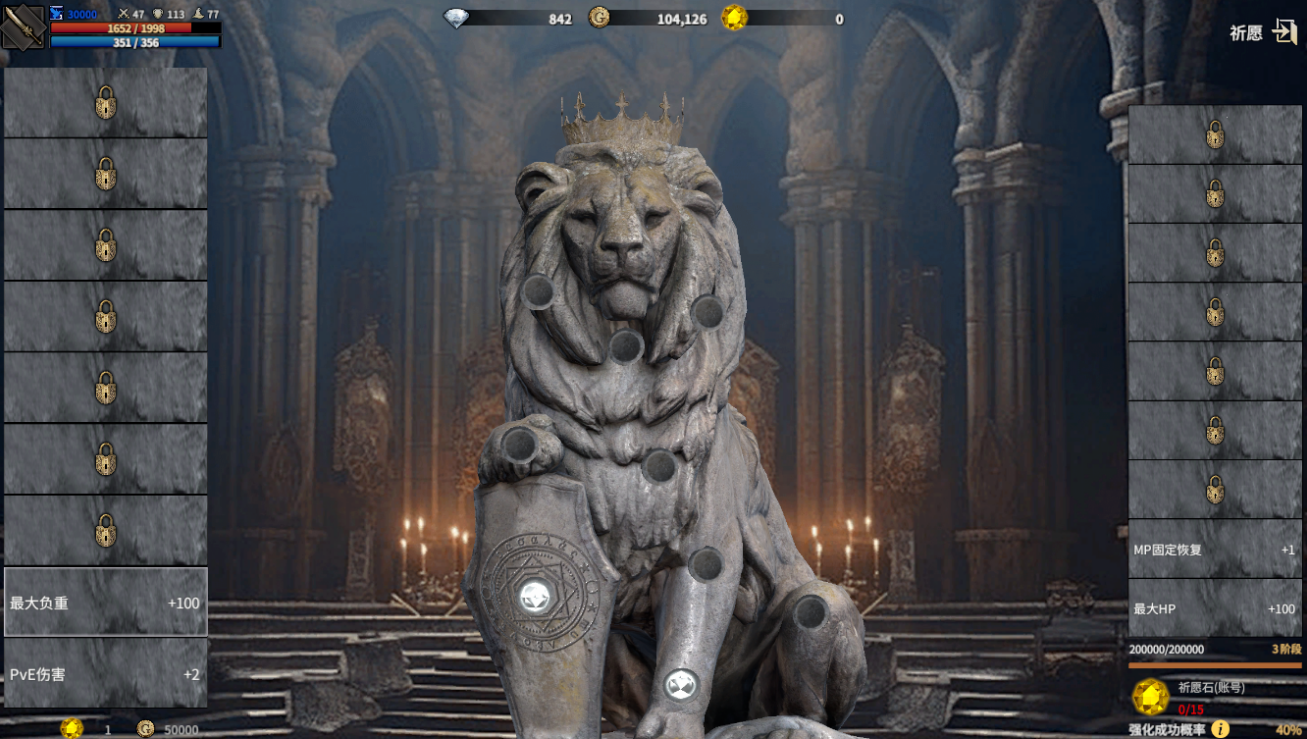The image size is (1307, 739).
Task: Select the PvE伤害 +2 stat row
Action: click(x=106, y=673)
